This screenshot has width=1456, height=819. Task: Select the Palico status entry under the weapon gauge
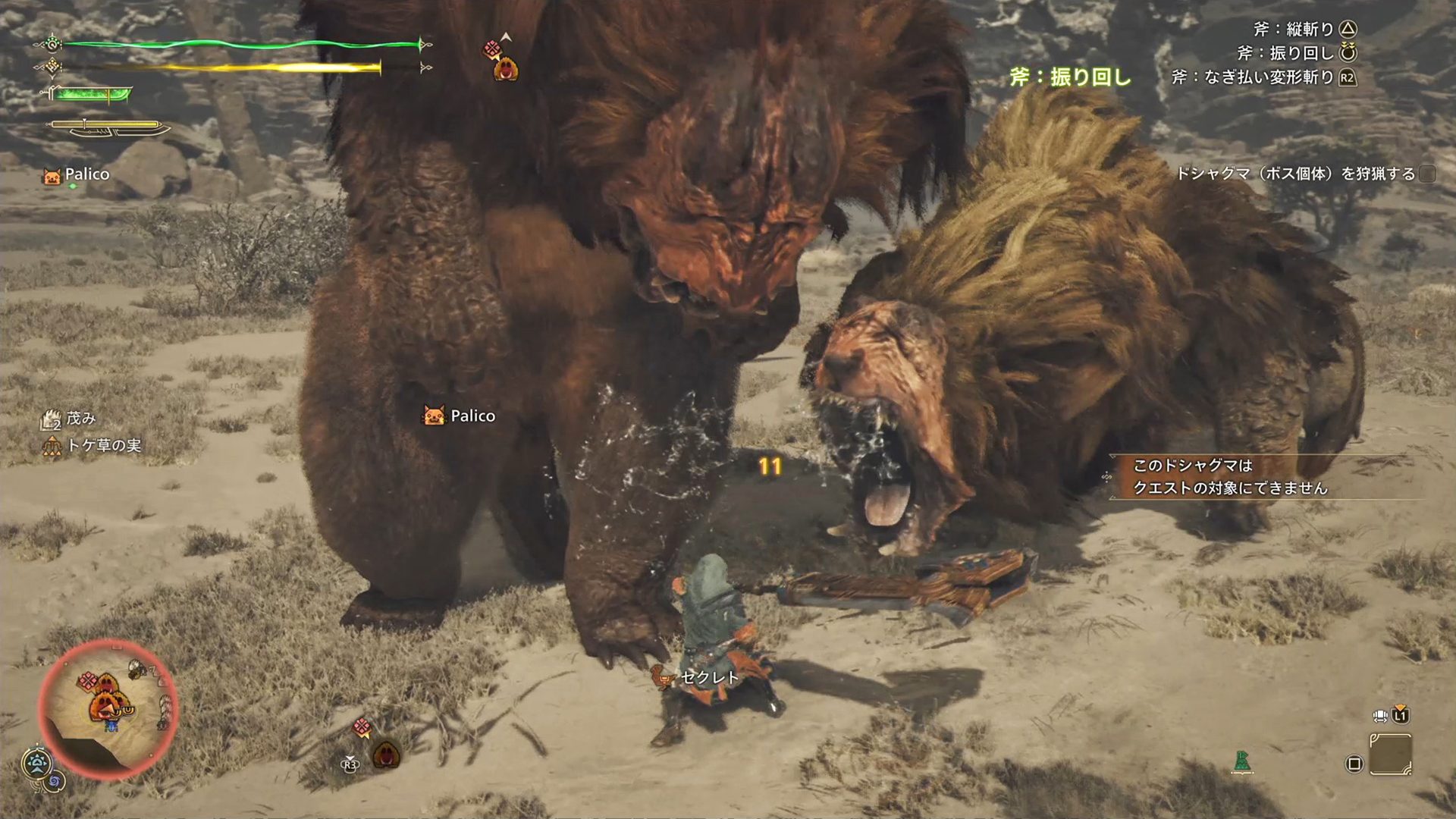click(77, 175)
